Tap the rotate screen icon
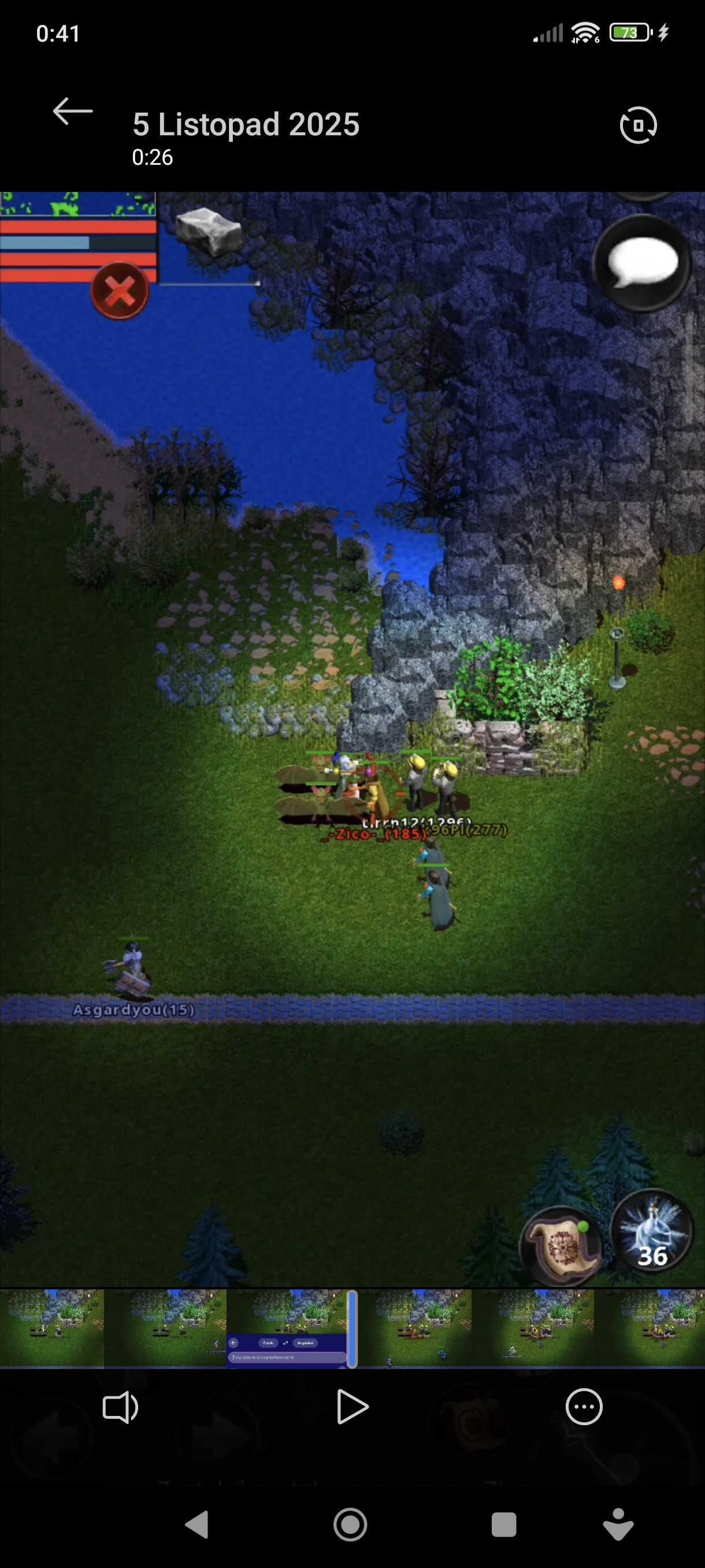 coord(637,125)
